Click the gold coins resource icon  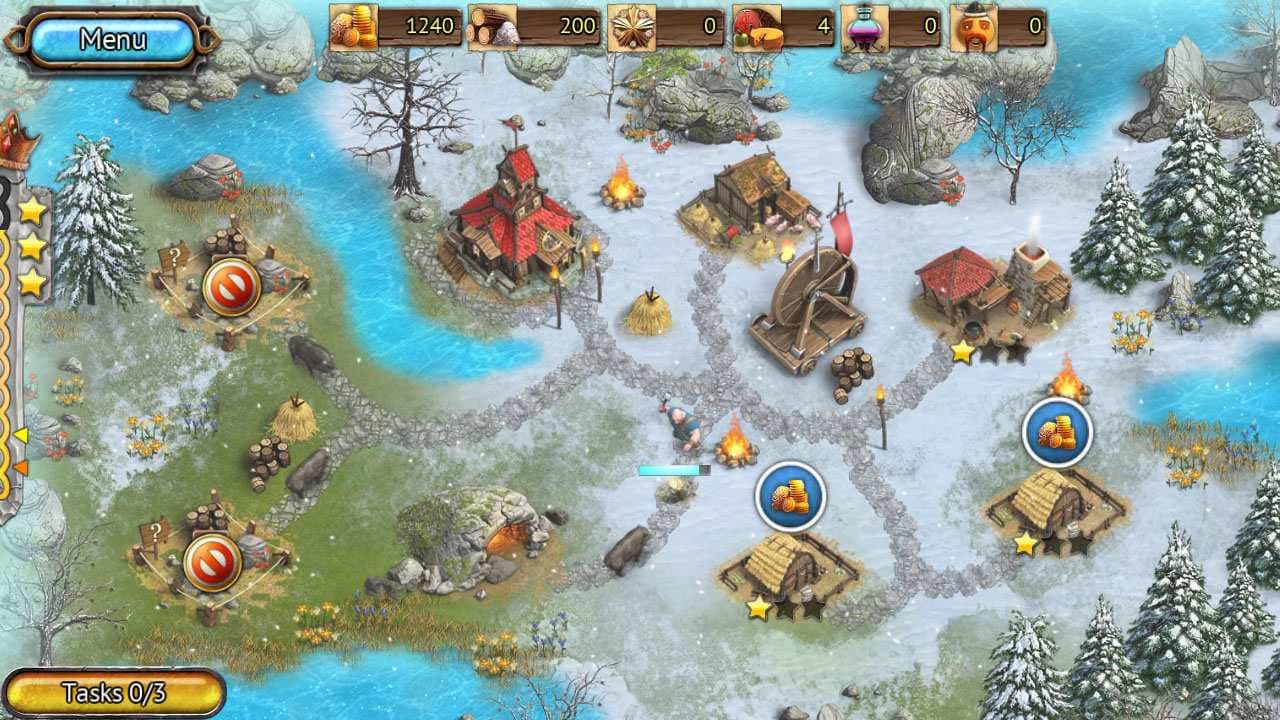(x=355, y=27)
